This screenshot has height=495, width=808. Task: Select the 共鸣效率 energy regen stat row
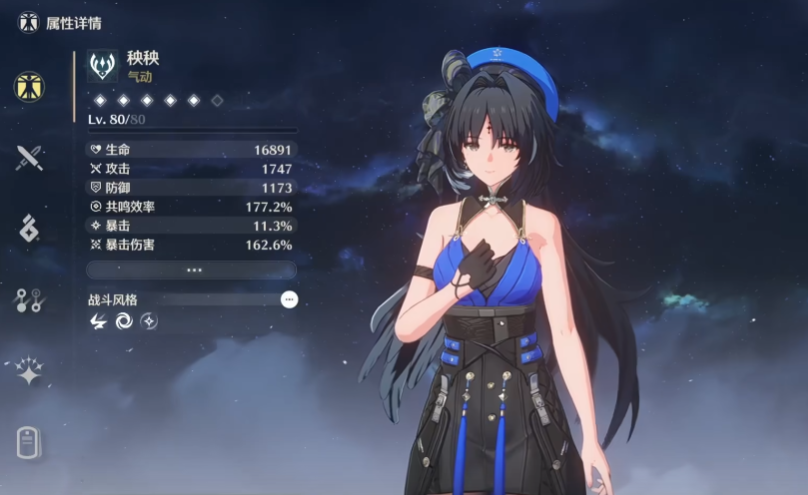(x=192, y=206)
